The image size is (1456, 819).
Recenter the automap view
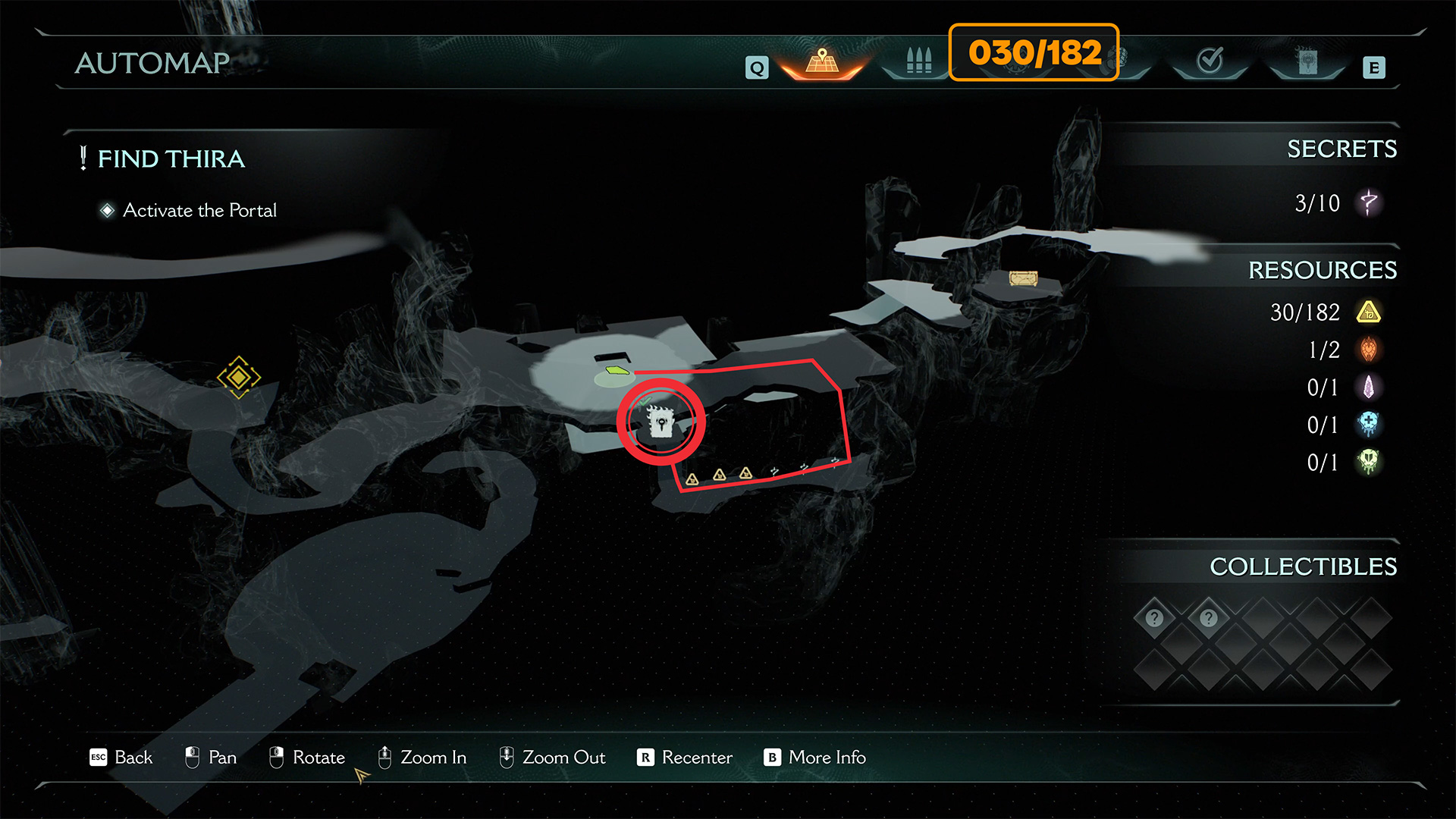point(685,757)
